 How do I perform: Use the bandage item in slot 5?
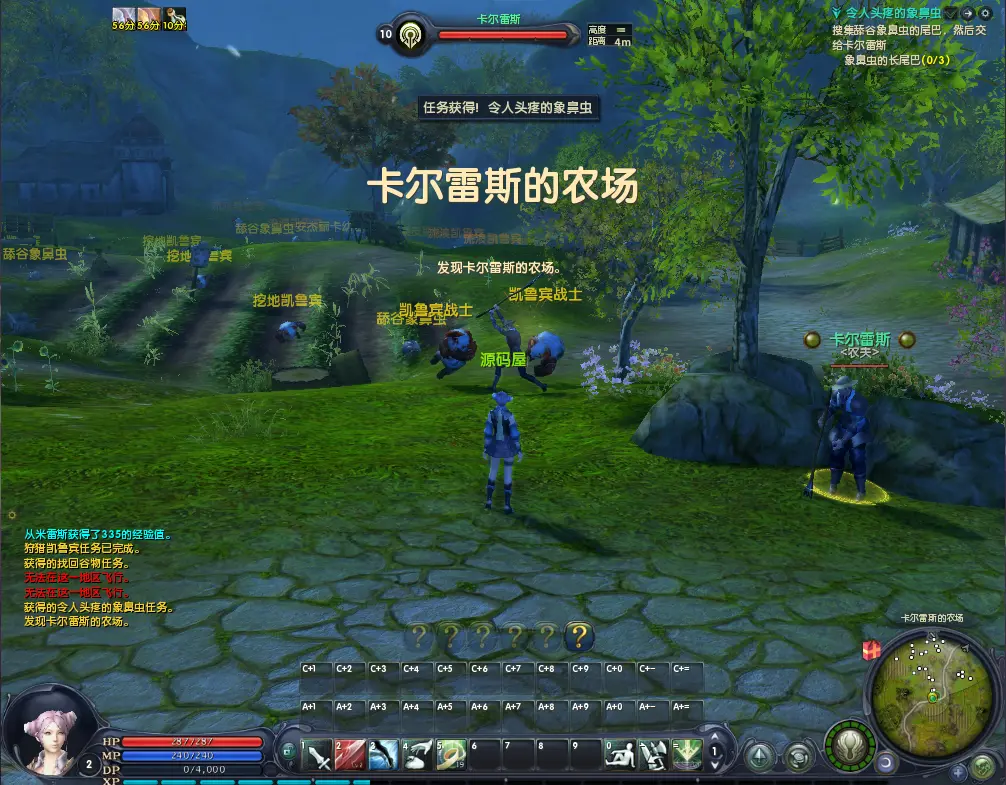click(452, 754)
